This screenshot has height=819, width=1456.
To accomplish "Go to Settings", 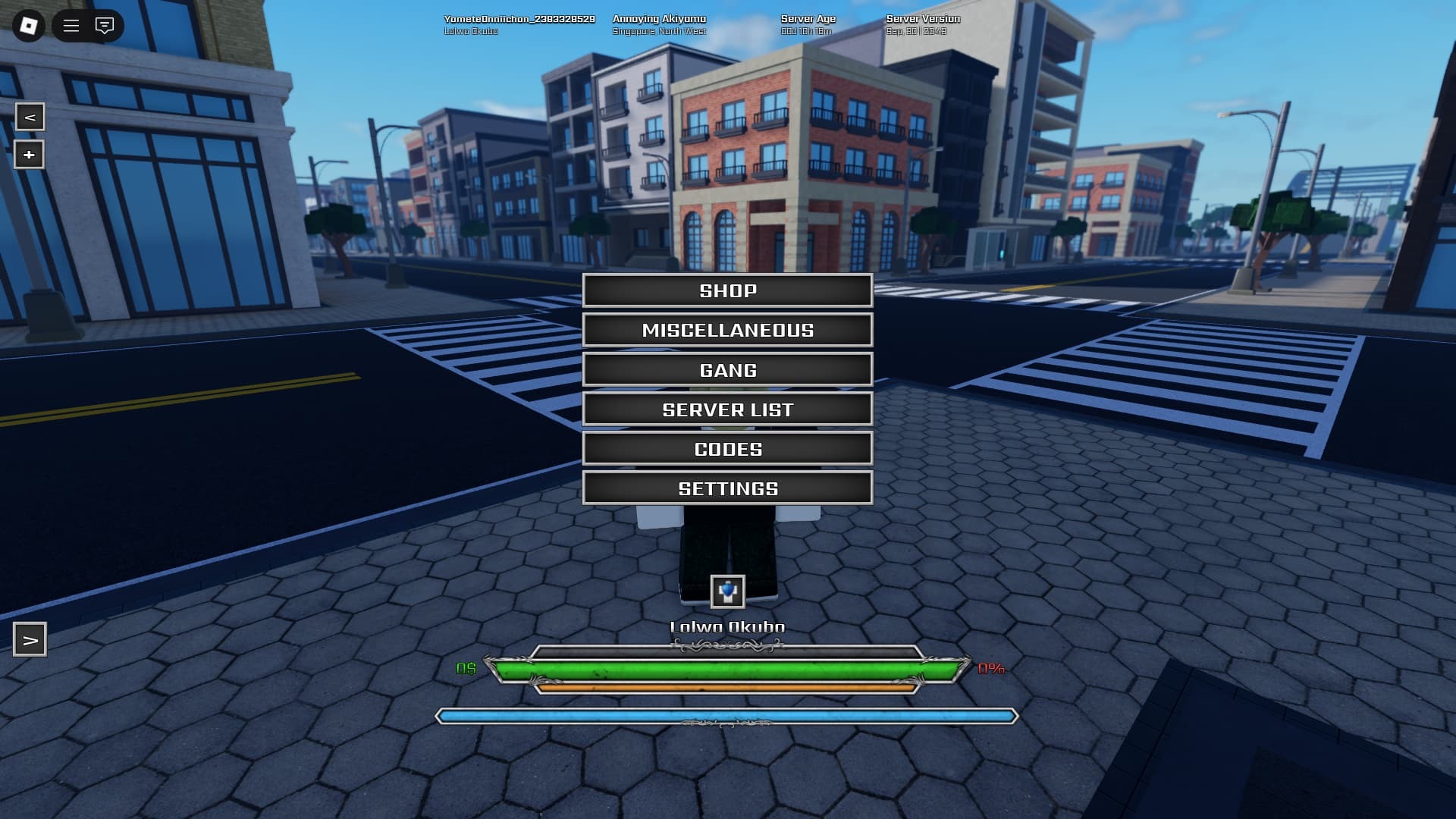I will [x=727, y=488].
